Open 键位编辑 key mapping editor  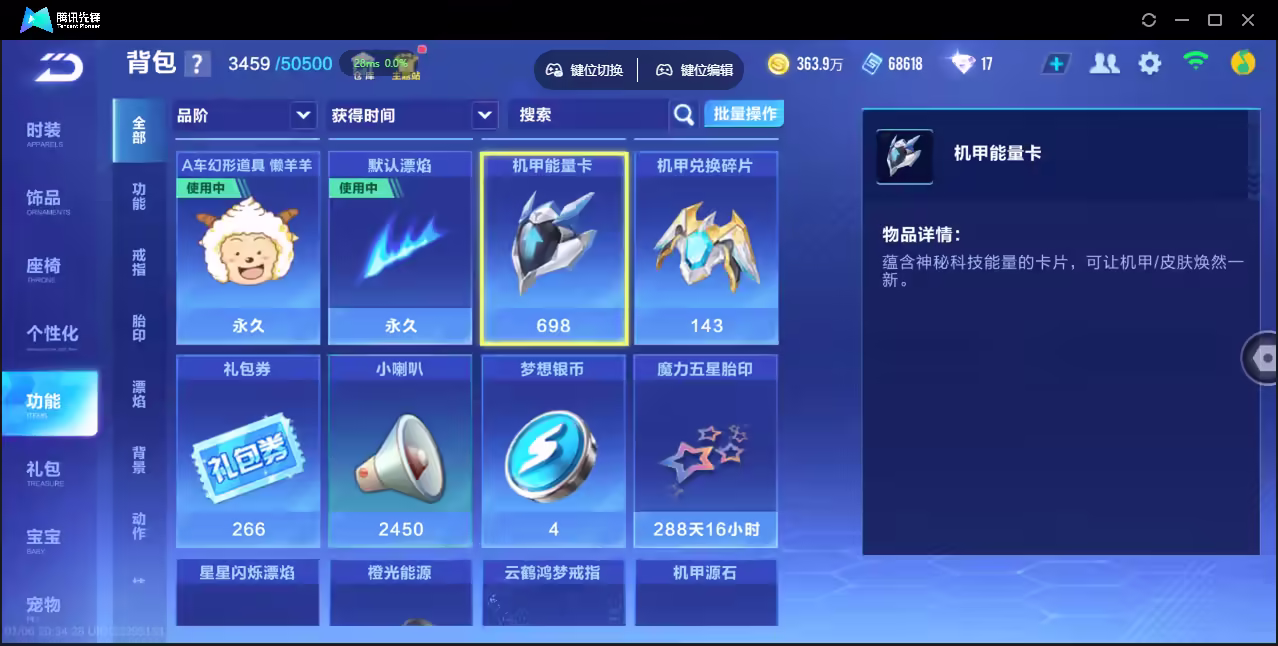[695, 70]
